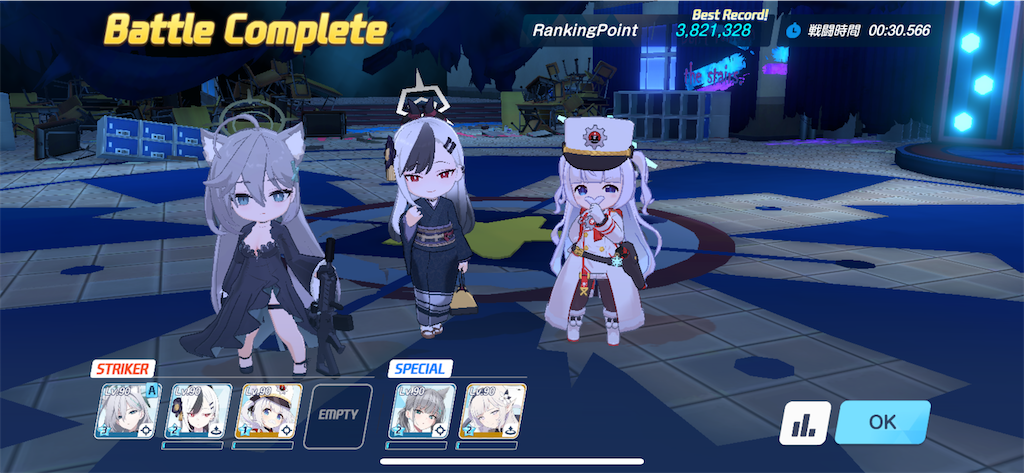Select the grey cat-eared special portrait
This screenshot has width=1024, height=473.
pyautogui.click(x=422, y=411)
